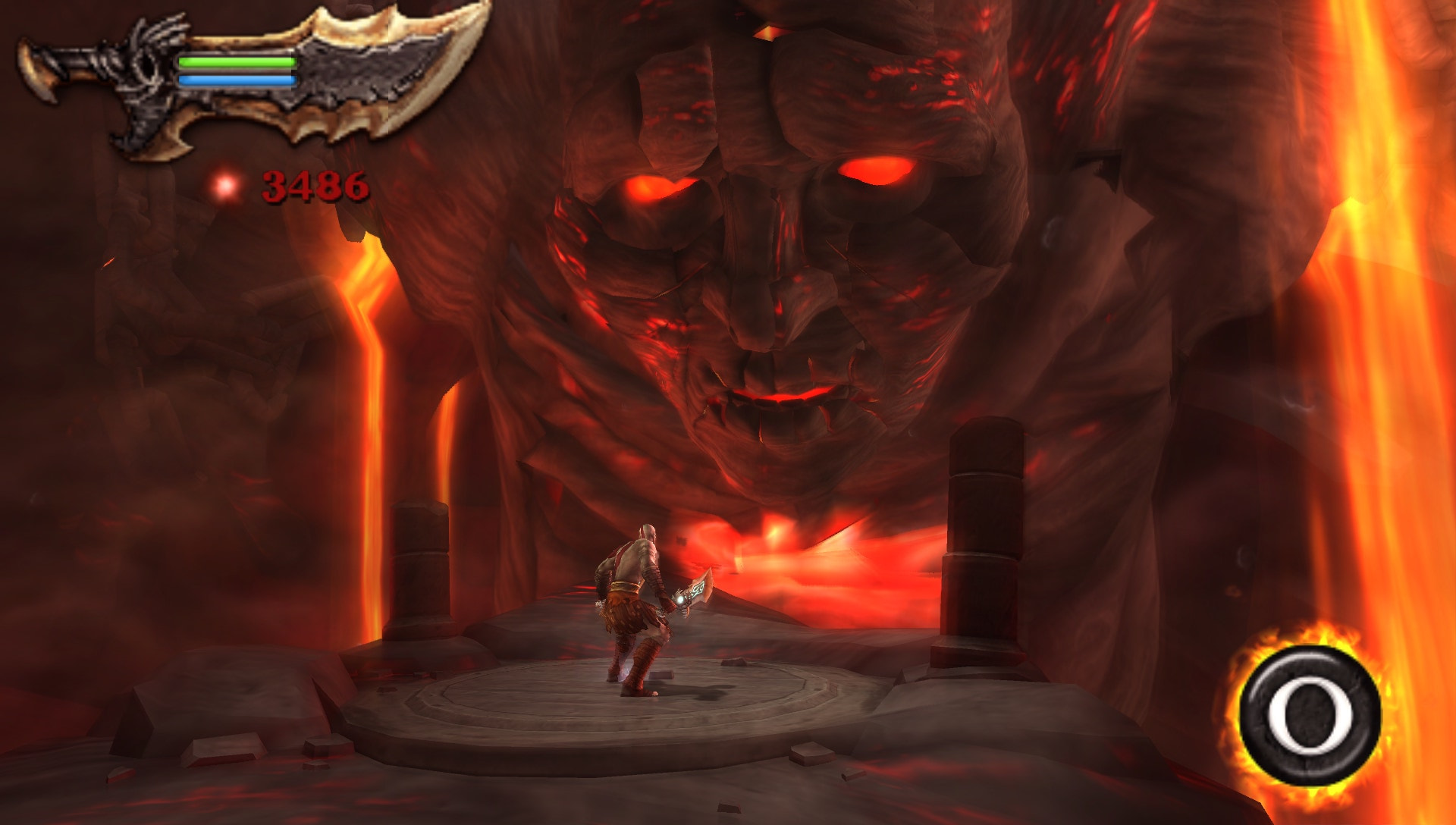This screenshot has height=825, width=1456.
Task: Expand the HUD gauge display
Action: [x=235, y=71]
